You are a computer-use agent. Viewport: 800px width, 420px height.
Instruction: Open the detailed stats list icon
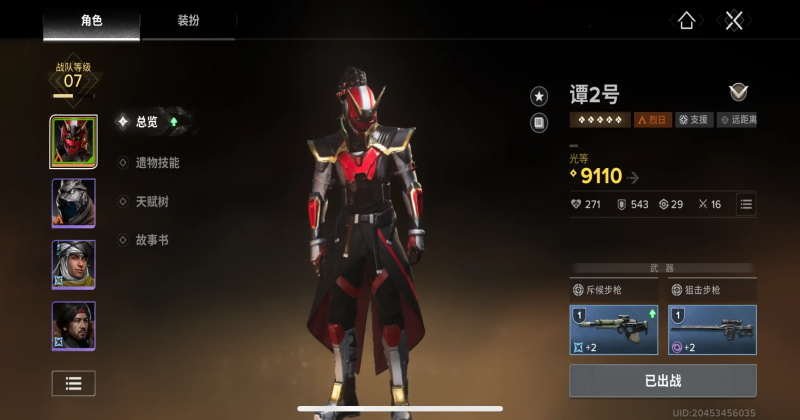coord(746,204)
